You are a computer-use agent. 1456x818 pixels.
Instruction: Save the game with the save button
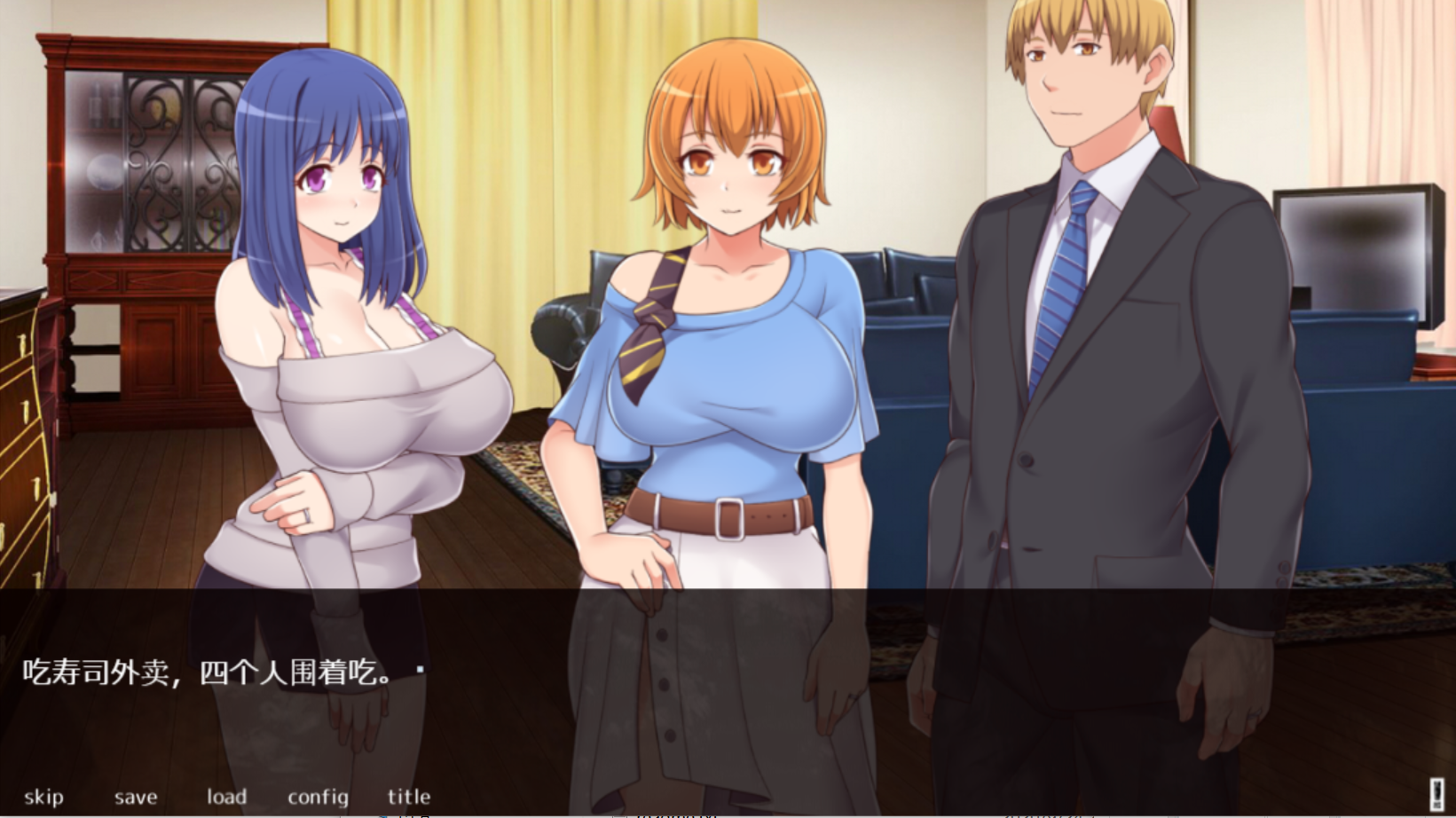tap(135, 796)
